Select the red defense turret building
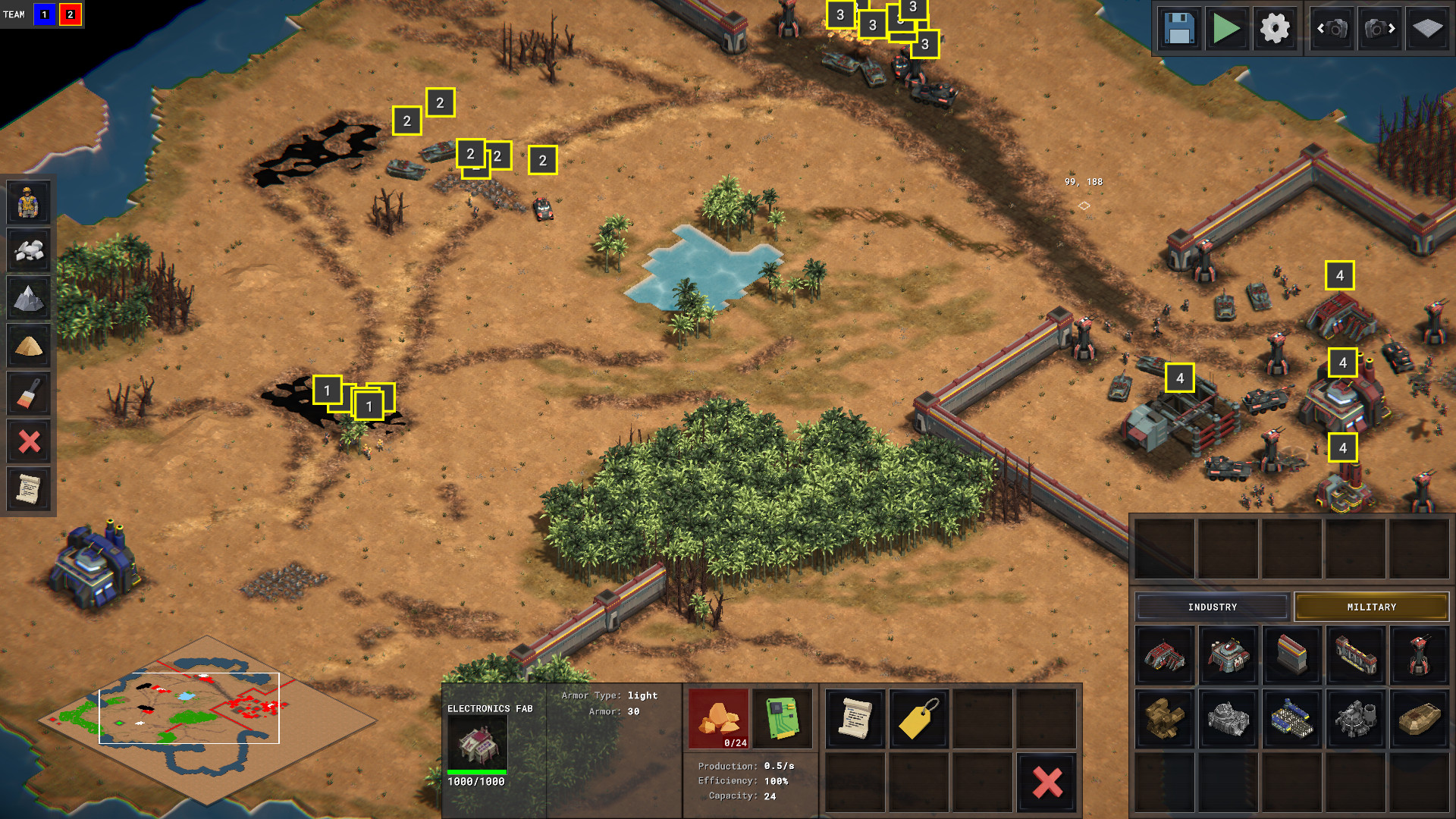This screenshot has height=819, width=1456. (1419, 654)
